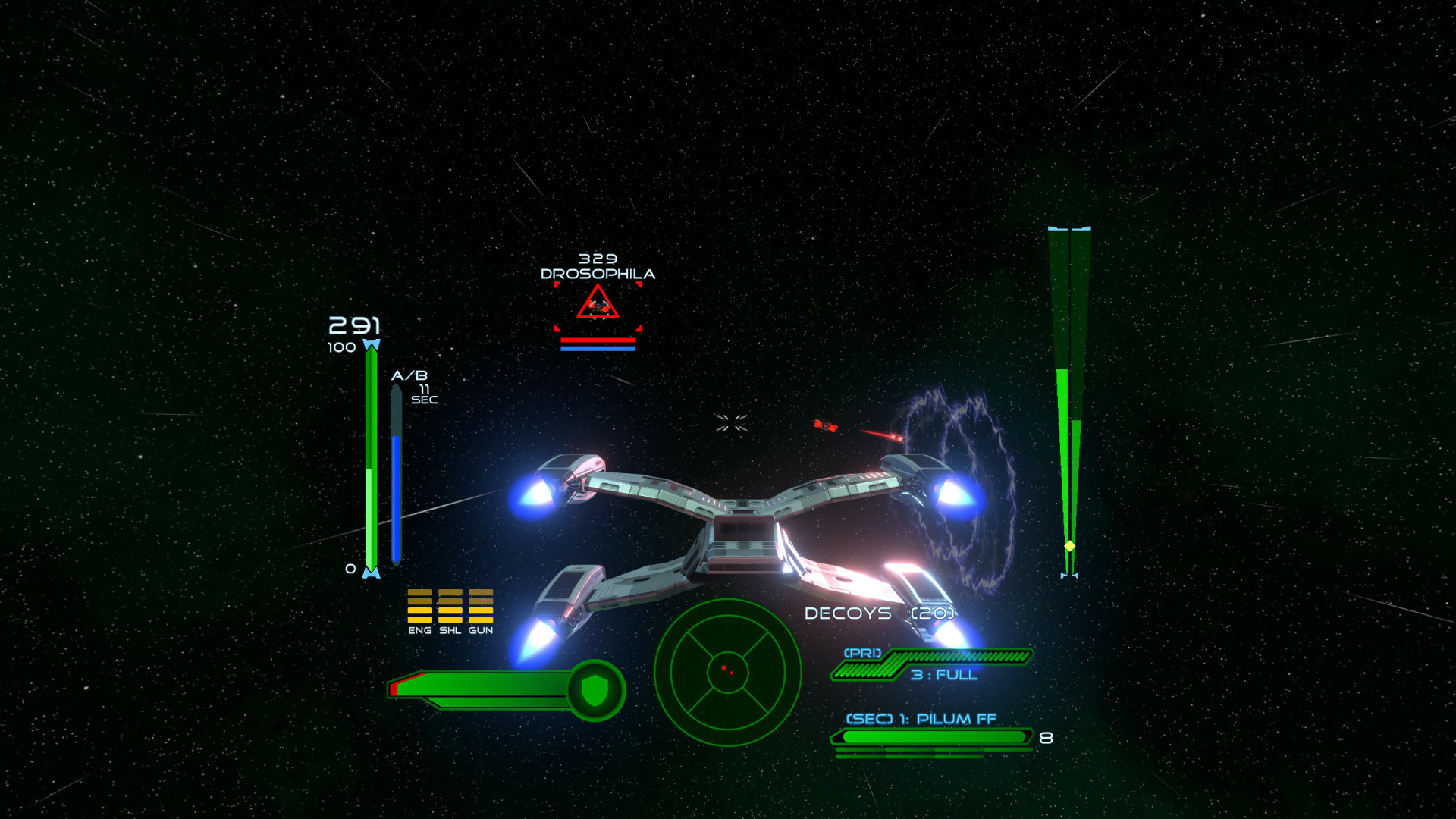Select the enemy fighter near the energy distortion
1456x819 pixels.
pos(827,427)
